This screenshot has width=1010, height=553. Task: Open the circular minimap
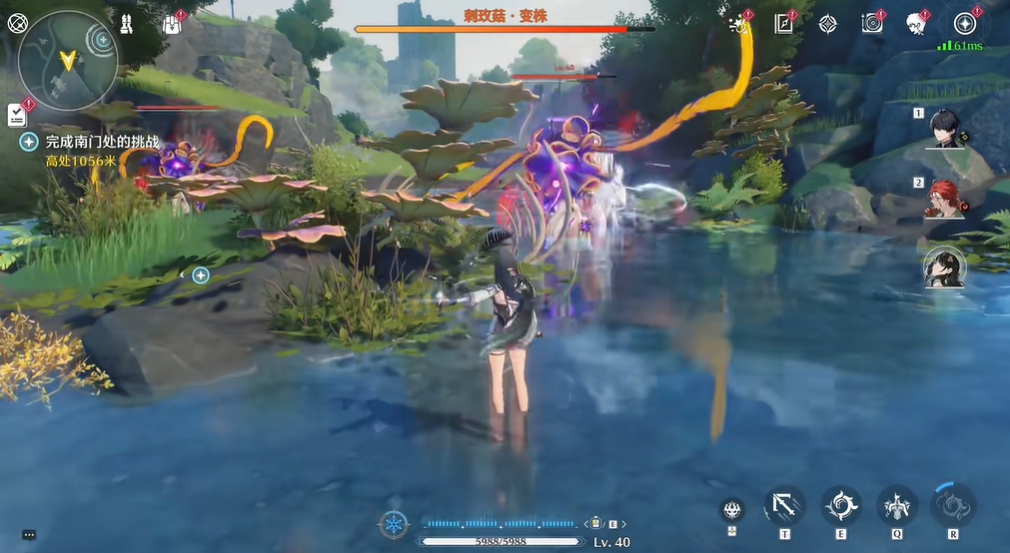[x=67, y=60]
